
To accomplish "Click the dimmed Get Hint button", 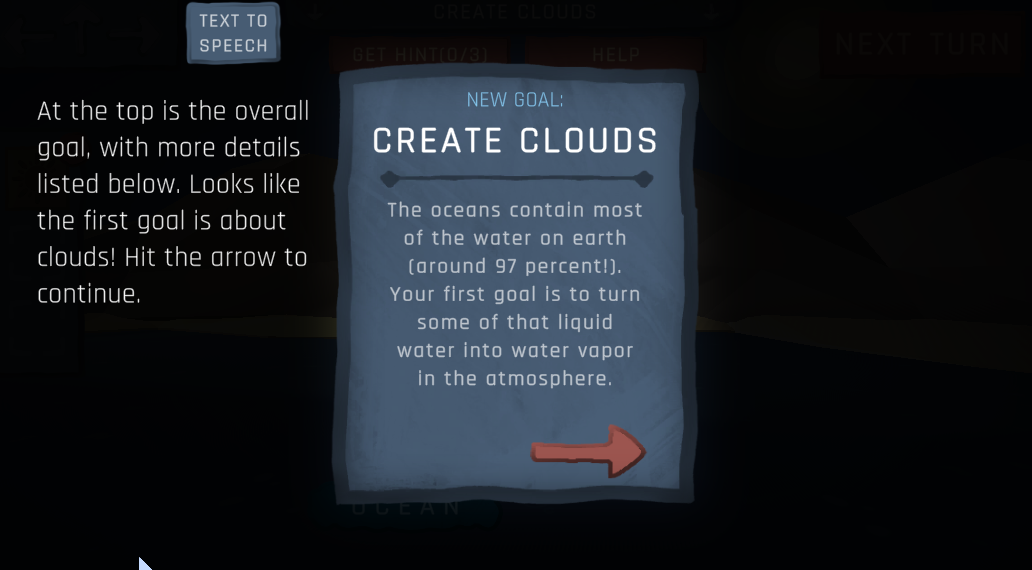I will pos(418,54).
